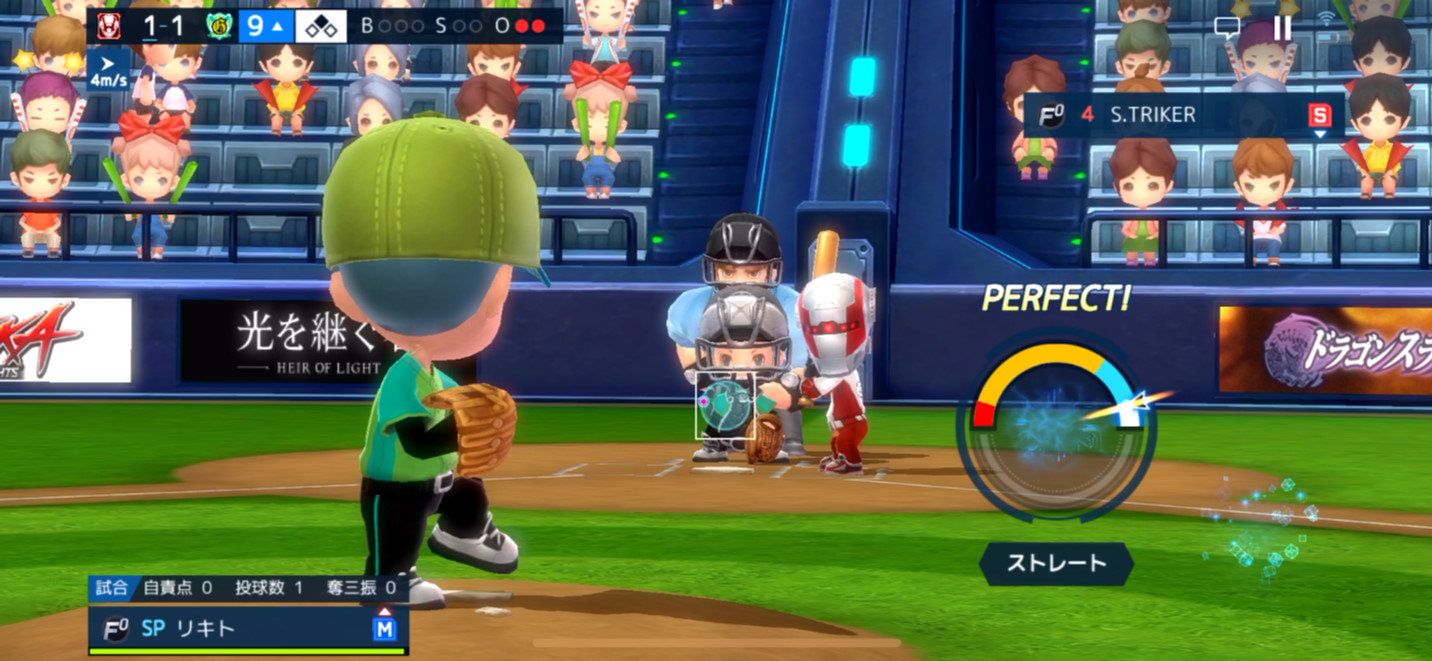
Task: Open pitcher リキト's info panel
Action: 248,629
